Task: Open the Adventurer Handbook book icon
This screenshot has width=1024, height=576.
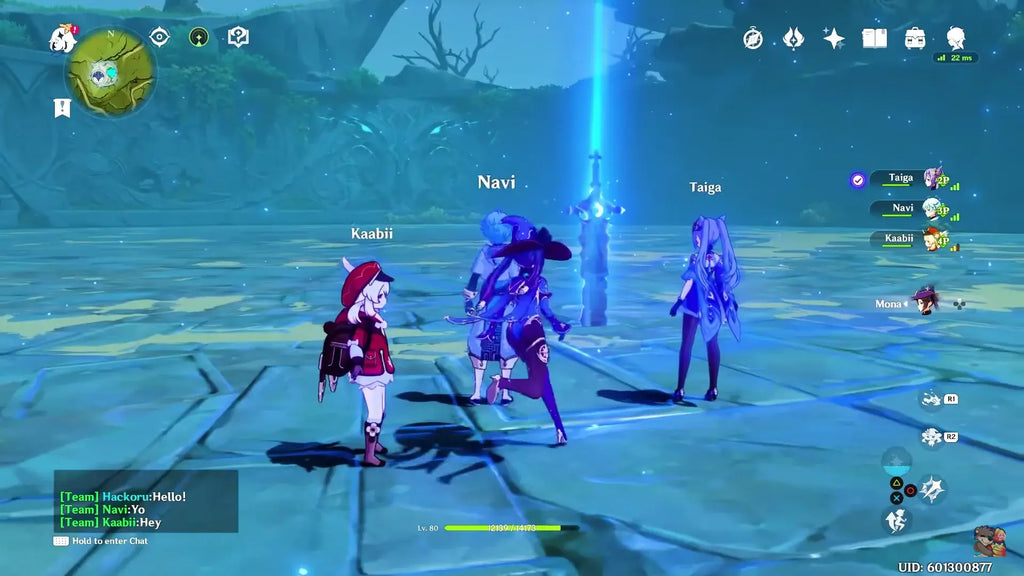Action: [x=874, y=38]
